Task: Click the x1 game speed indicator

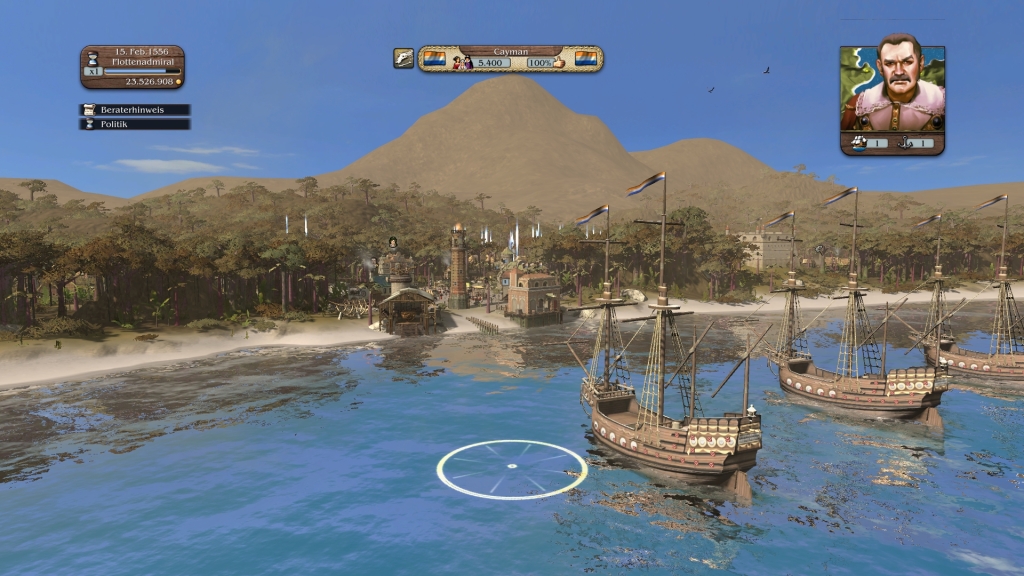Action: coord(93,71)
